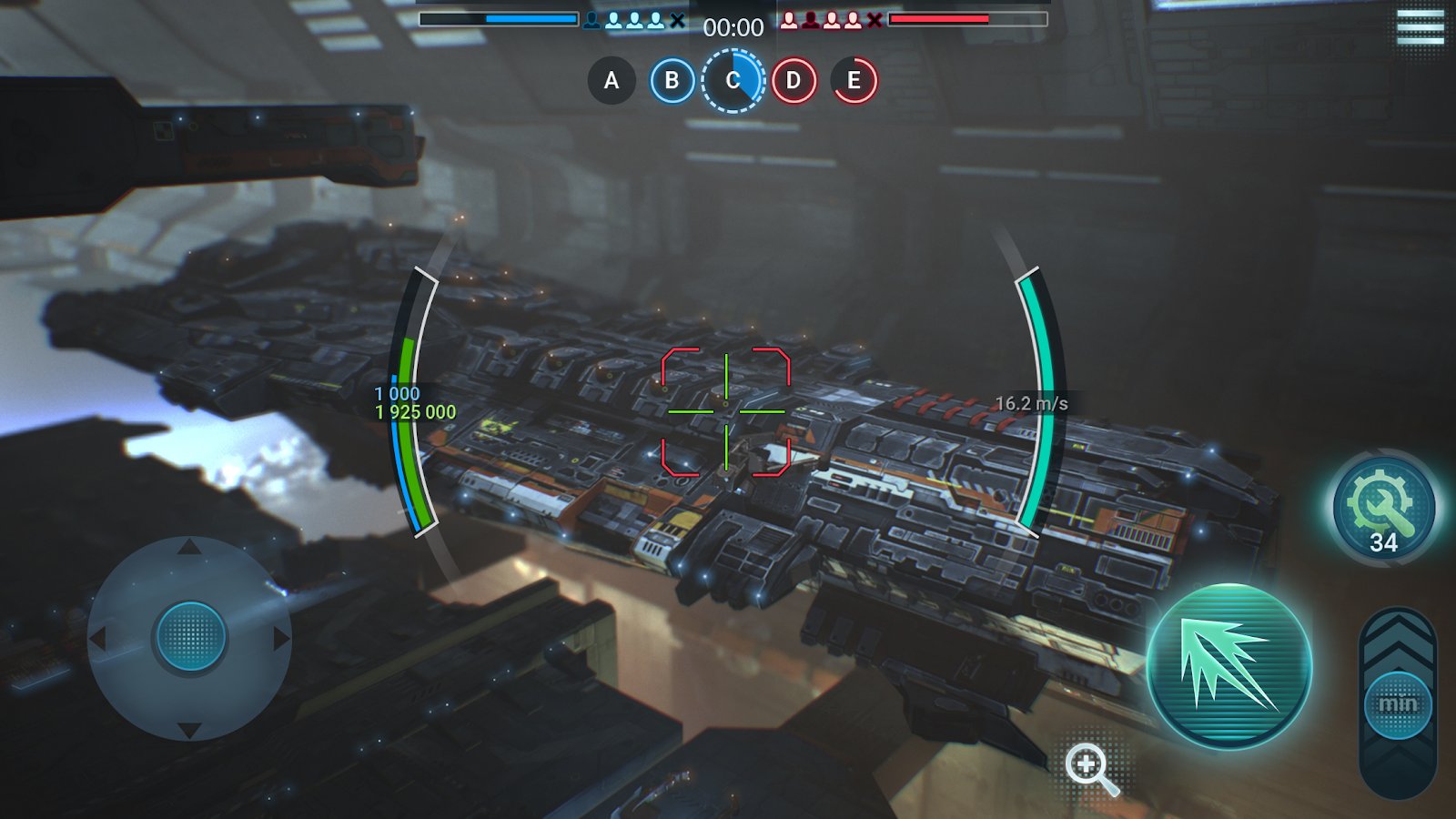
Task: Click the throttle slider min knob
Action: 1398,704
